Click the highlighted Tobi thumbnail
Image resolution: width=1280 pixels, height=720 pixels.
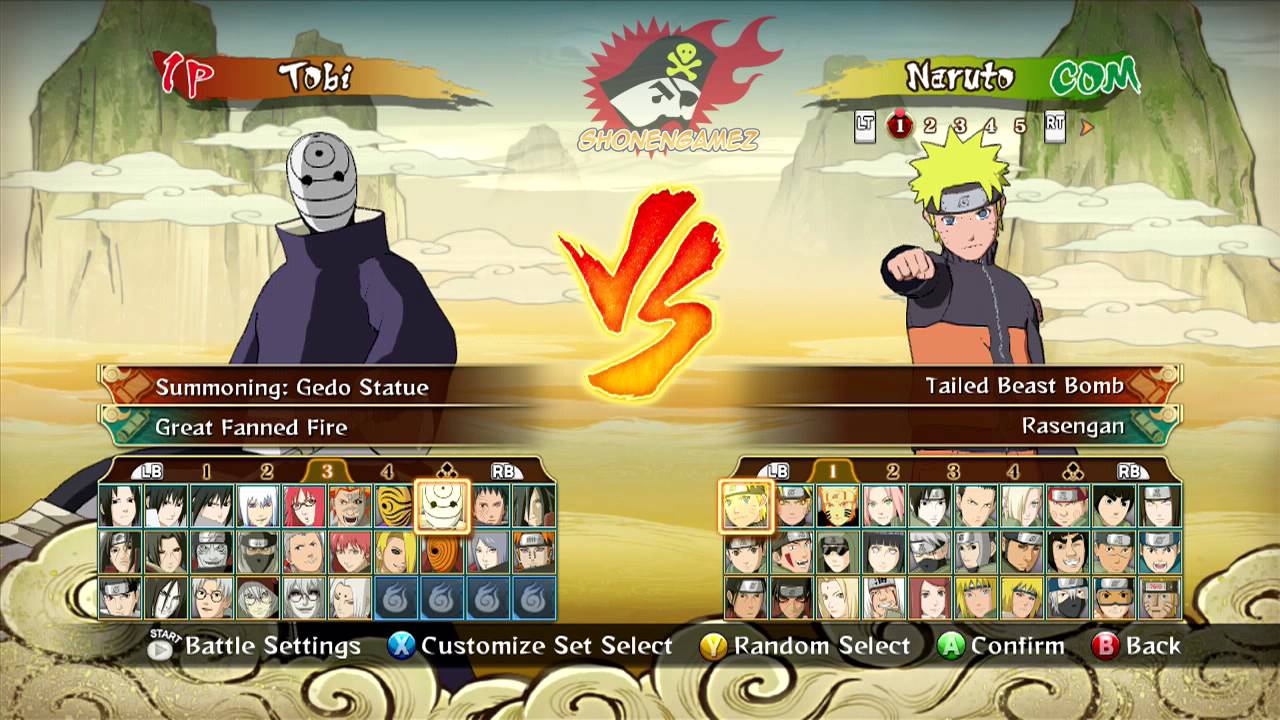click(x=441, y=507)
